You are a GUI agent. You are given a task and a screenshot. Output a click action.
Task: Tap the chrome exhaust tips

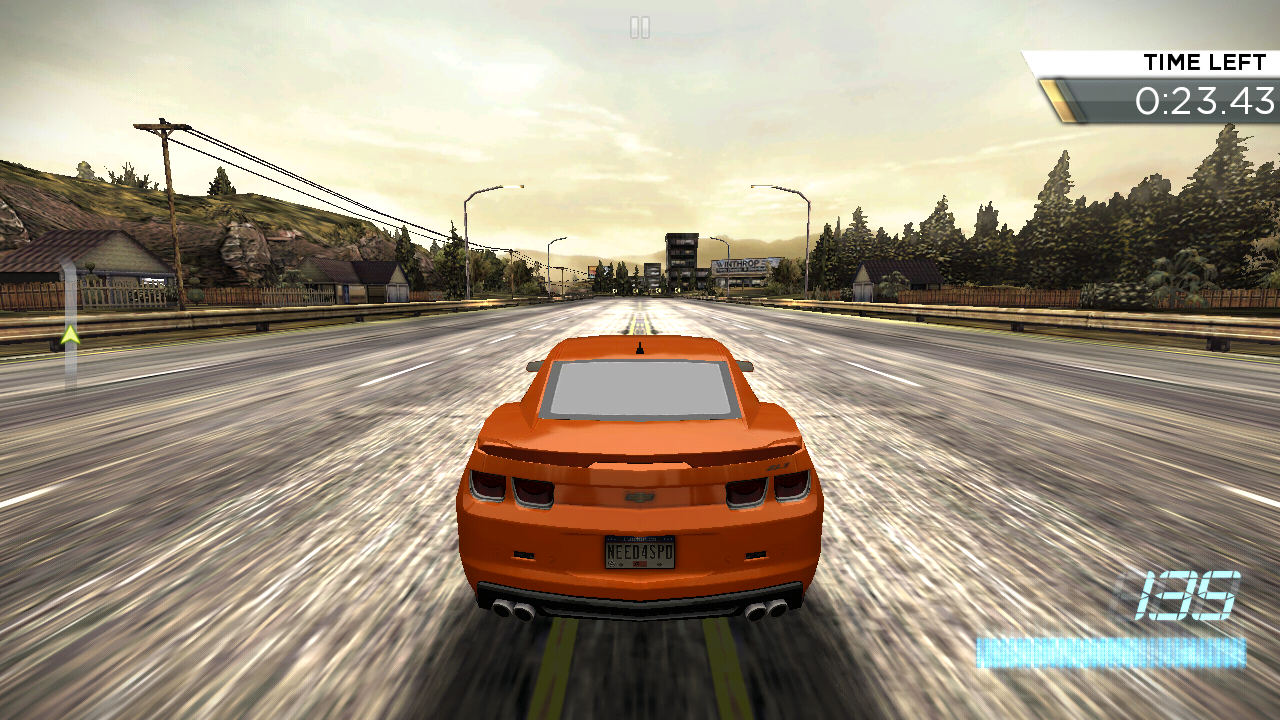pos(513,611)
